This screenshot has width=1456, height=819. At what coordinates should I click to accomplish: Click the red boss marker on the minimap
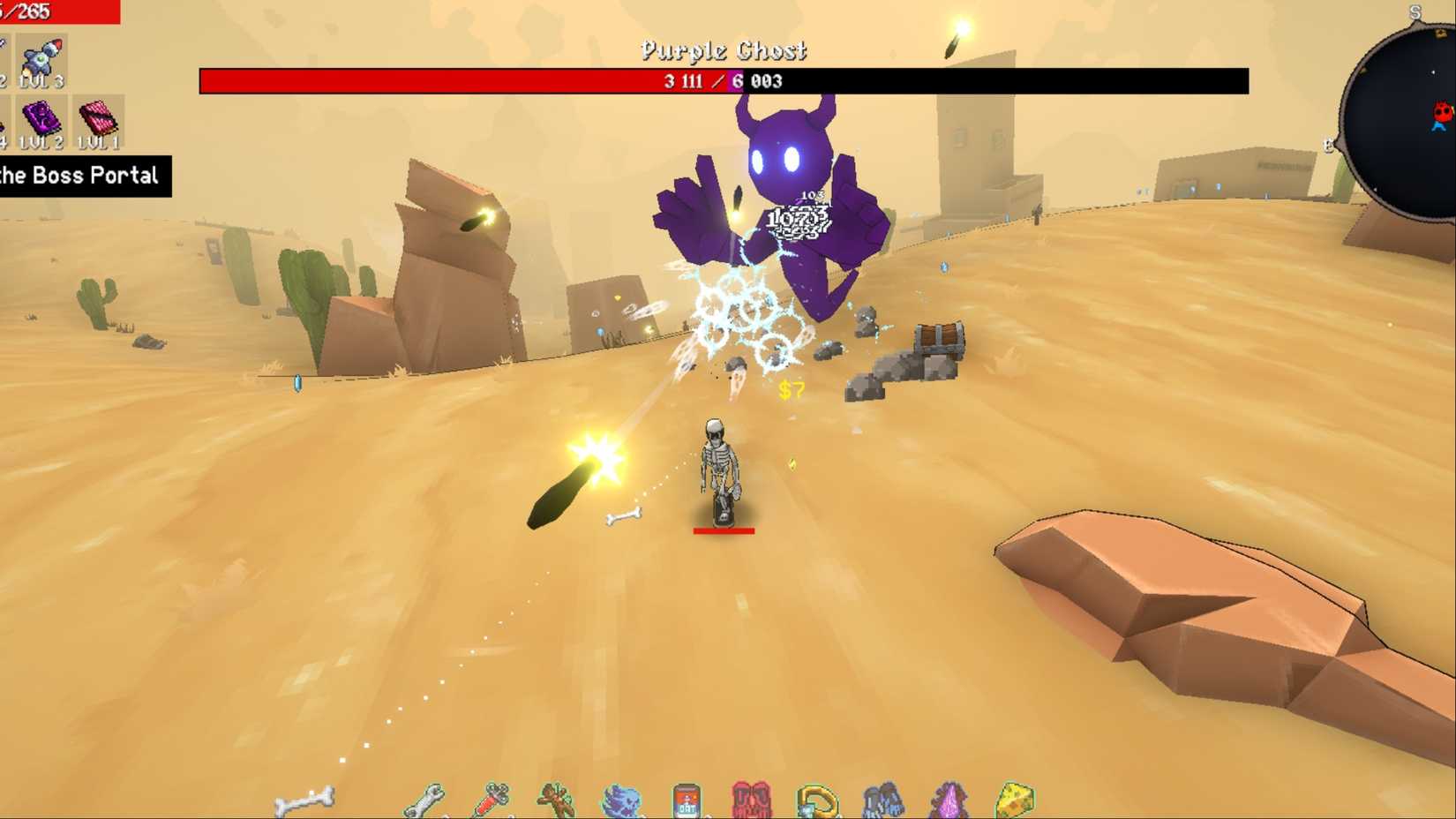[x=1442, y=112]
